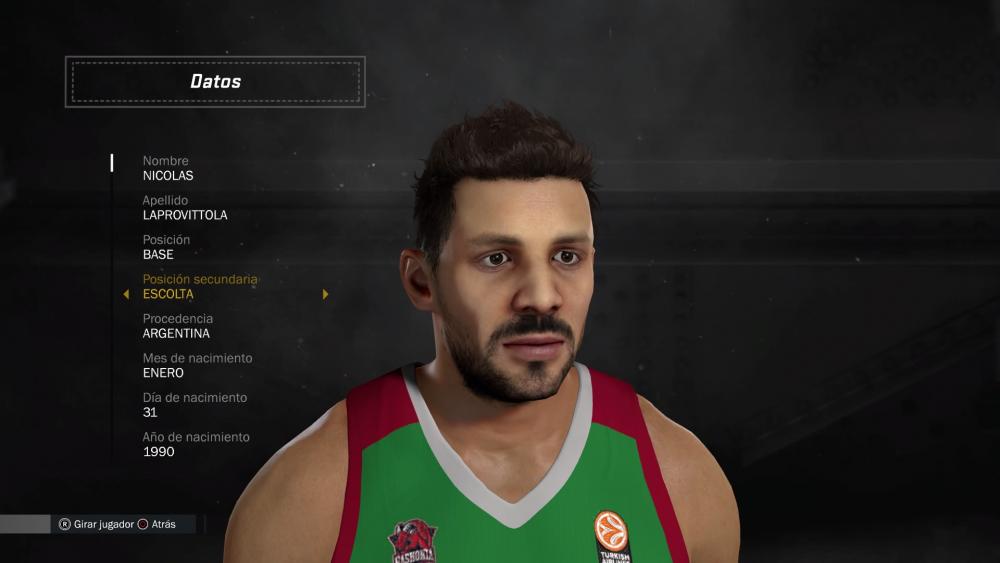Click the Datos panel header

(215, 82)
